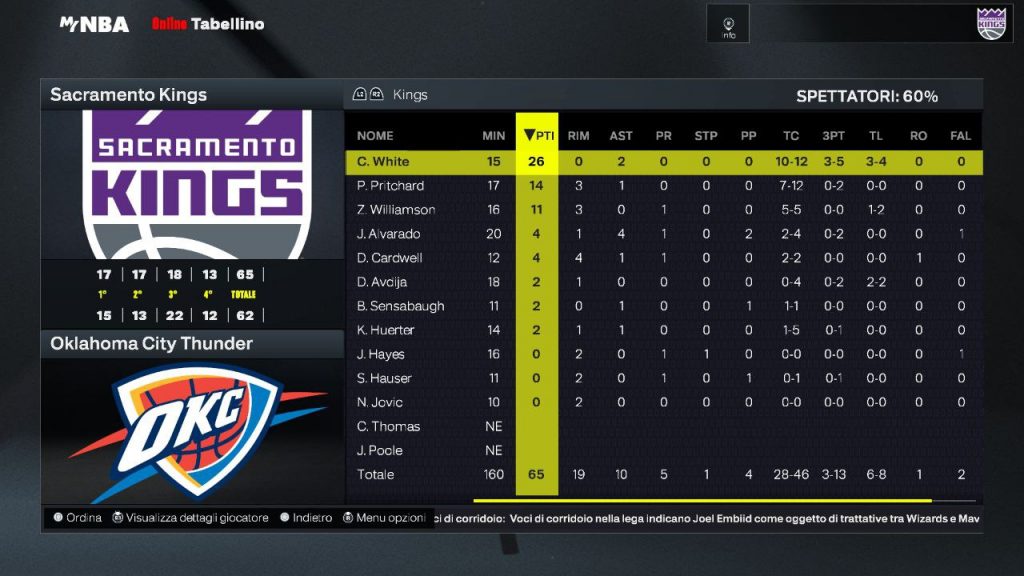Select J. Poole's row

379,450
